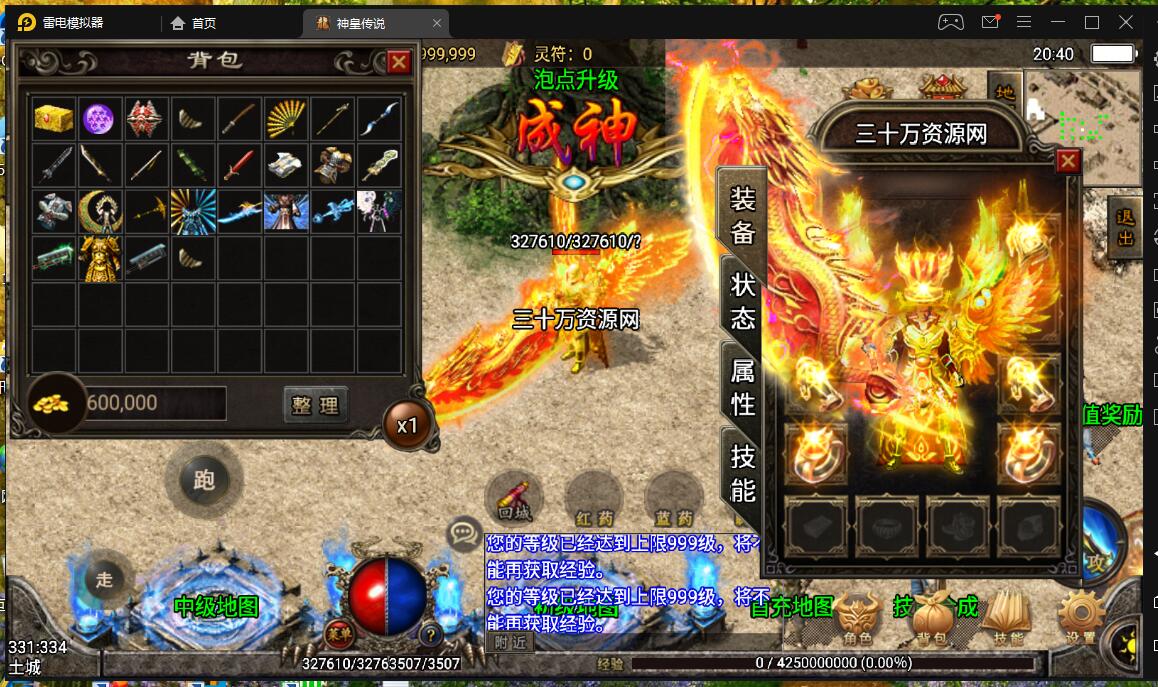Choose the golden armor suit item
This screenshot has height=687, width=1158.
point(99,258)
